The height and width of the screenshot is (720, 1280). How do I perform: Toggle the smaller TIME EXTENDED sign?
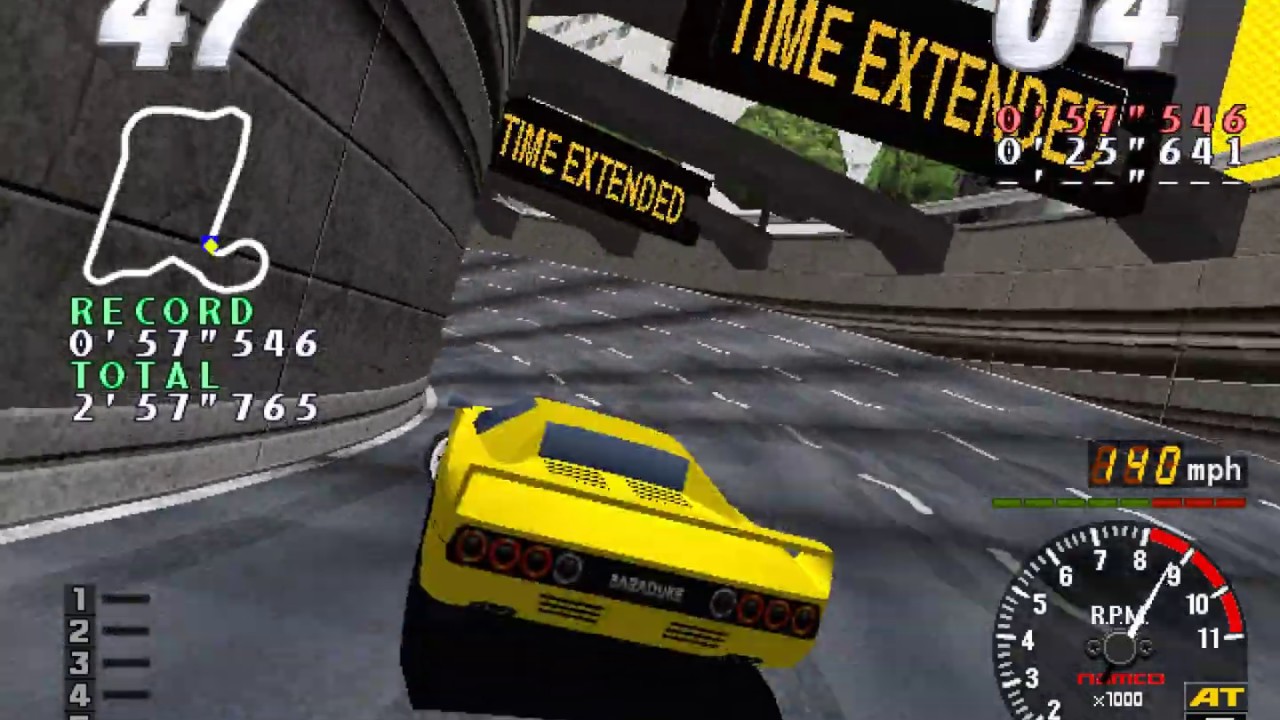coord(595,165)
